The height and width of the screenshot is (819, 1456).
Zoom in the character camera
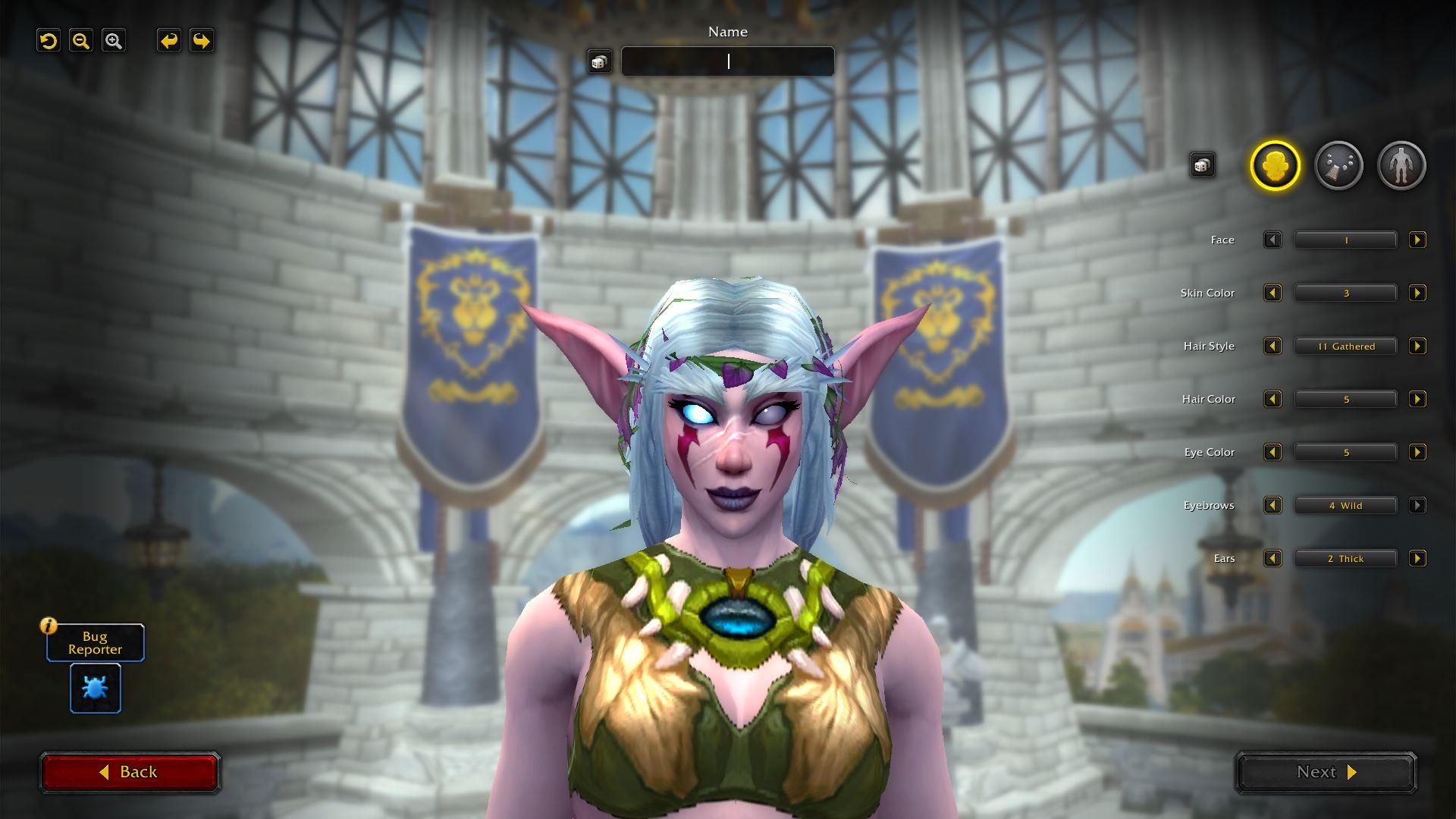pyautogui.click(x=114, y=41)
